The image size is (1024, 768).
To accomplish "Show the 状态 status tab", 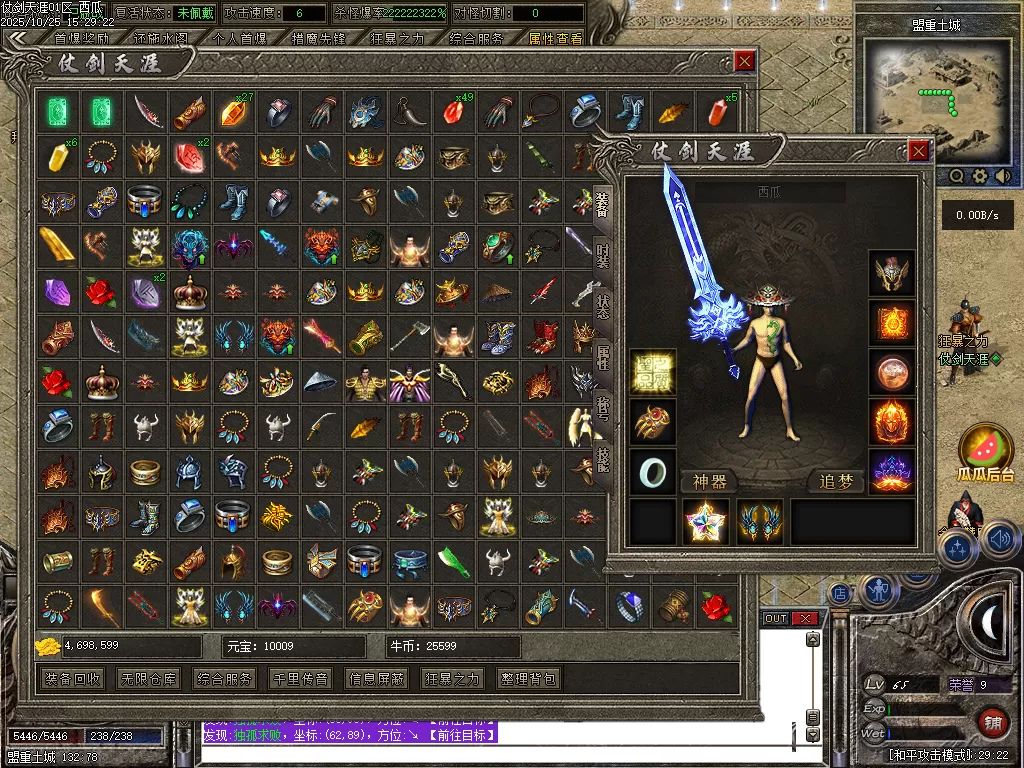I will 602,306.
